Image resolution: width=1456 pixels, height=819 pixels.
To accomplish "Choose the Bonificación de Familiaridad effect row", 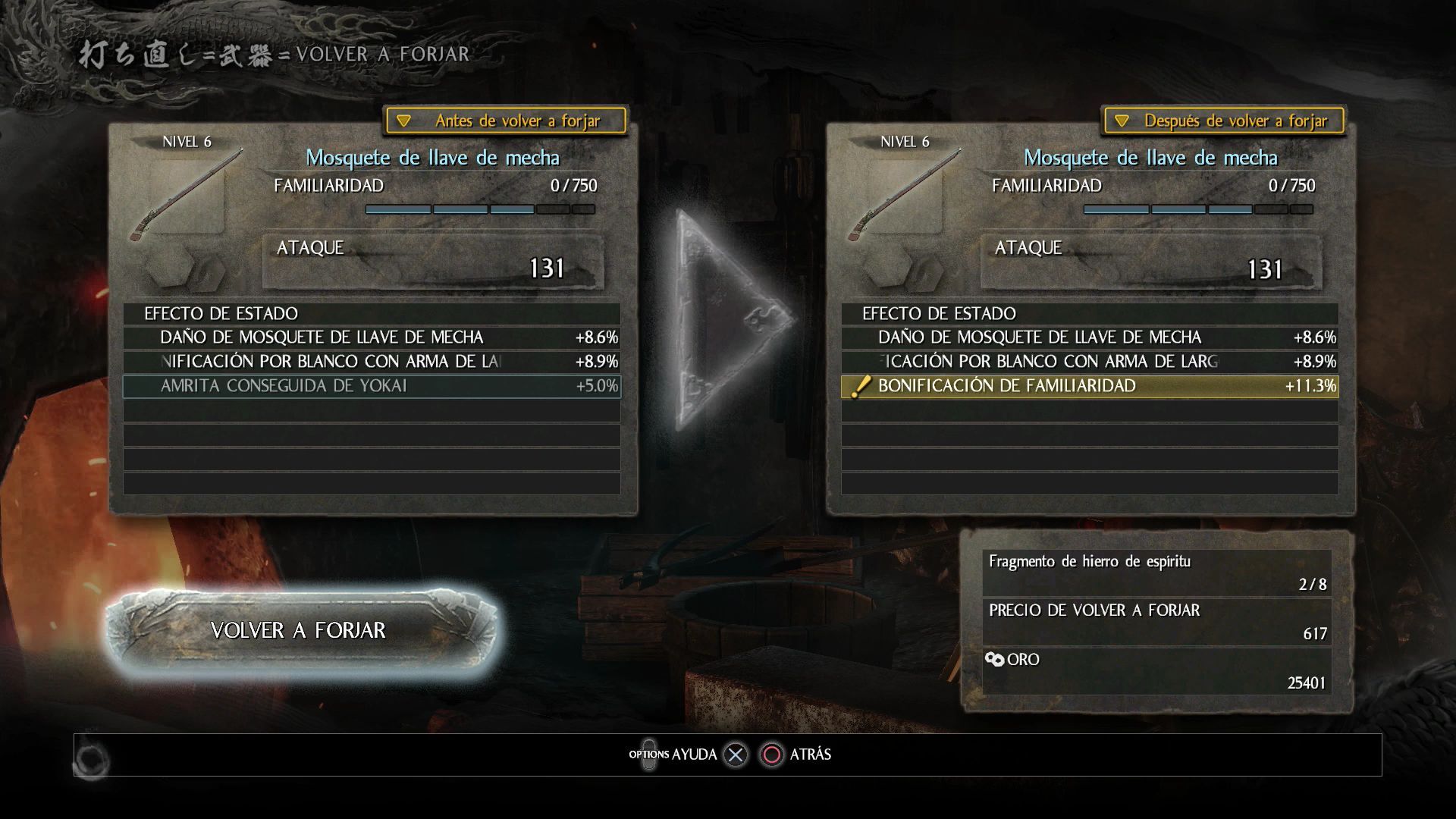I will click(x=1090, y=386).
